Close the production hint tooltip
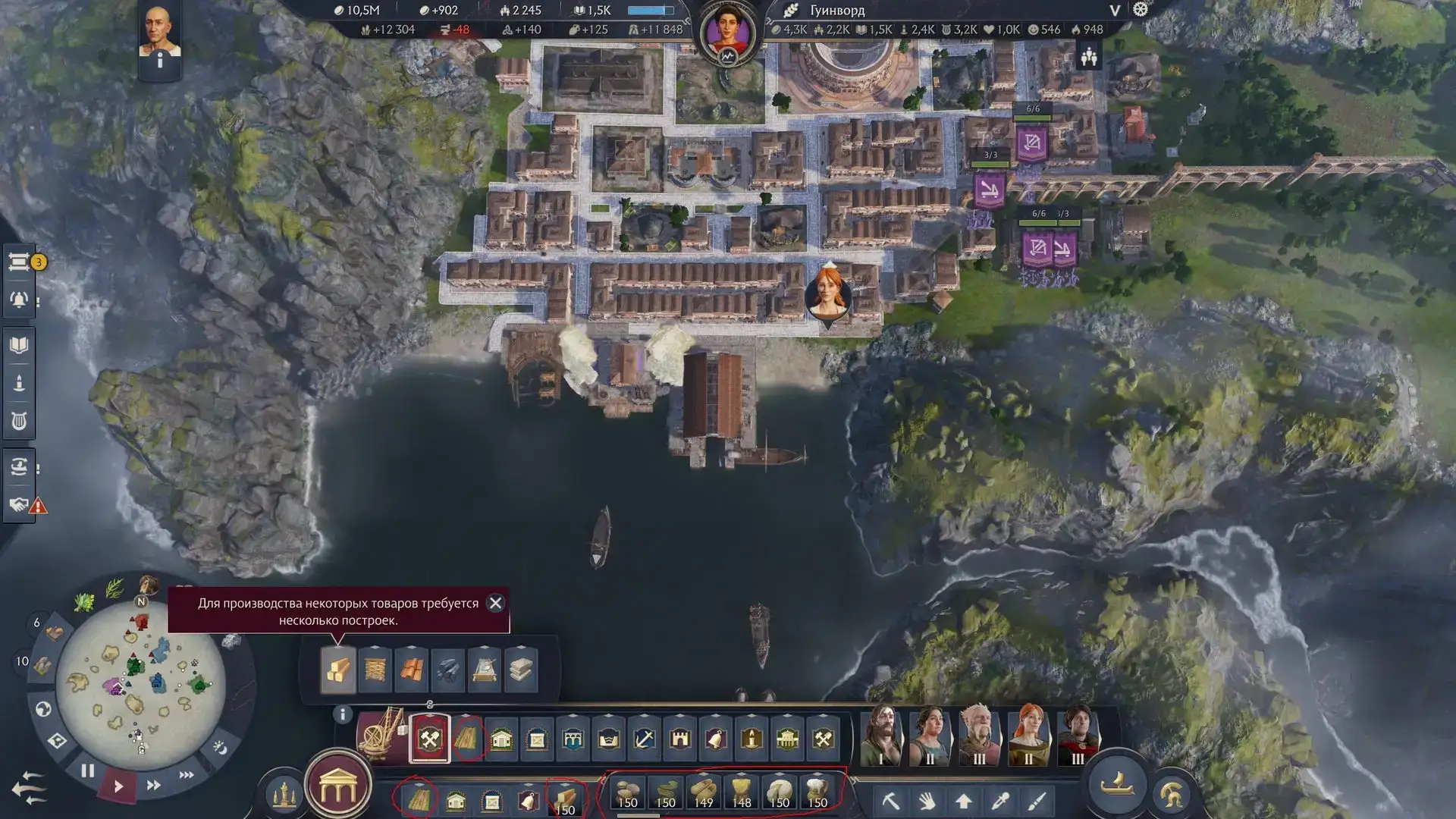 click(495, 603)
